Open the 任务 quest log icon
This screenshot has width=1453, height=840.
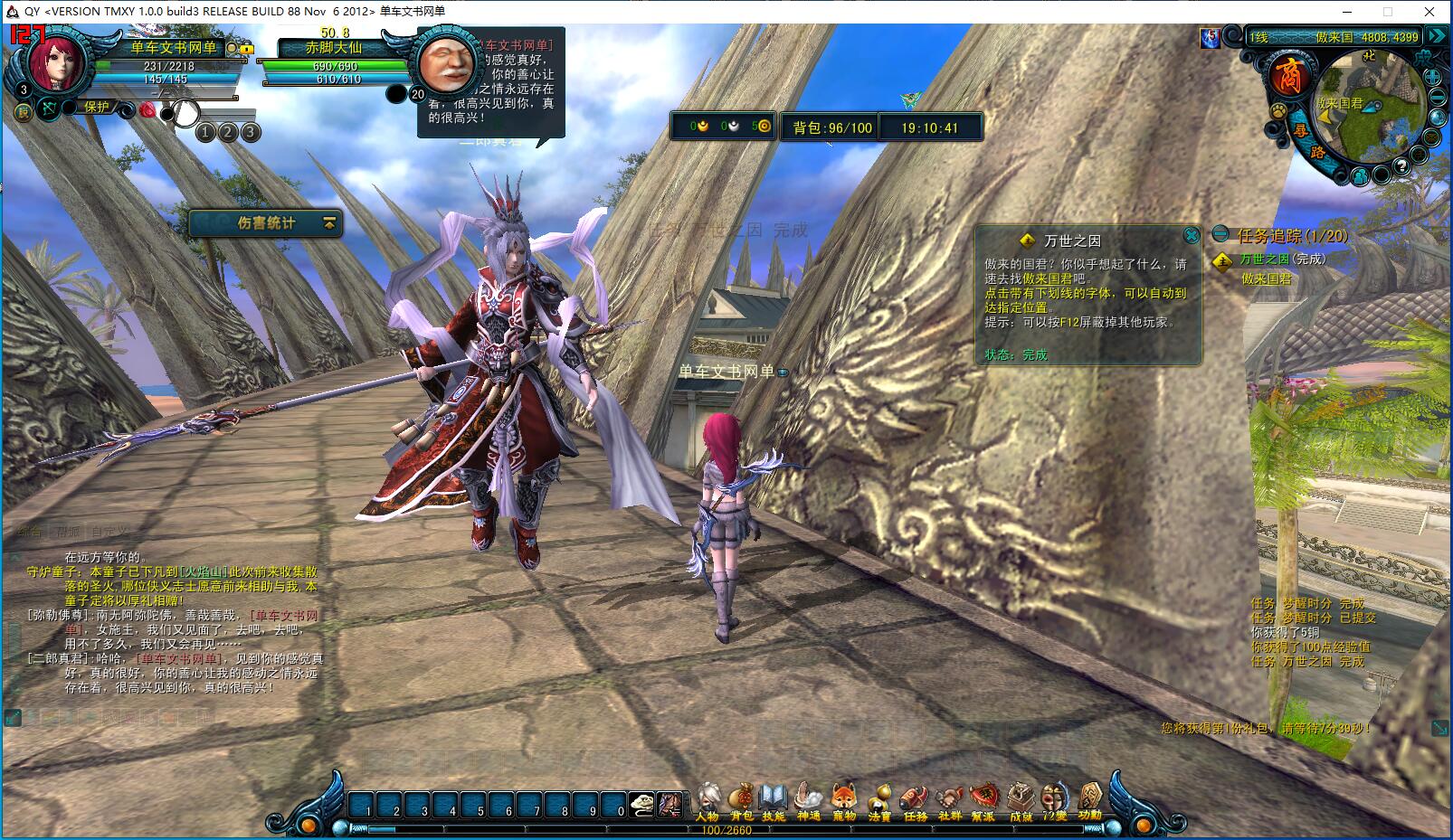[915, 800]
